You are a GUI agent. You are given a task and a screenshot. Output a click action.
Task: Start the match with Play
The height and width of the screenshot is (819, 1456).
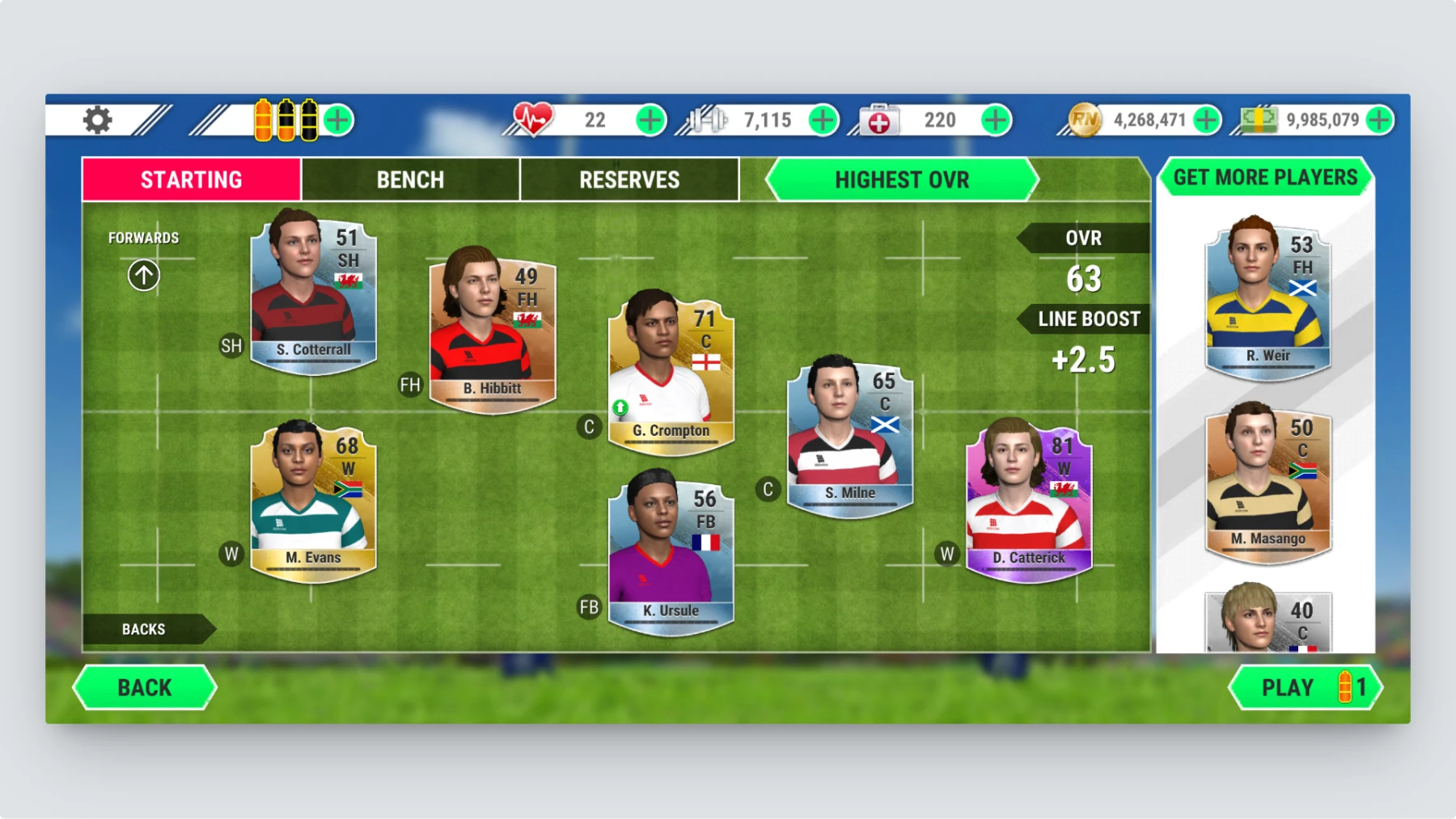pos(1304,687)
